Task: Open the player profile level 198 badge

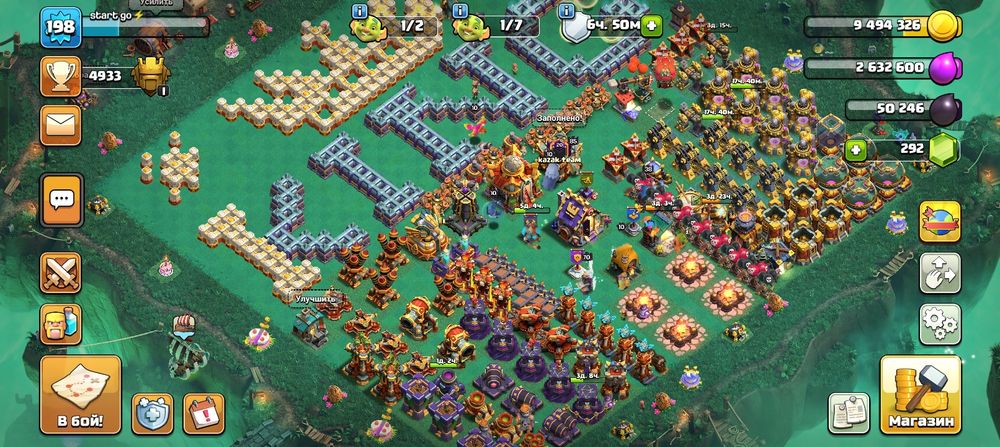Action: 60,27
